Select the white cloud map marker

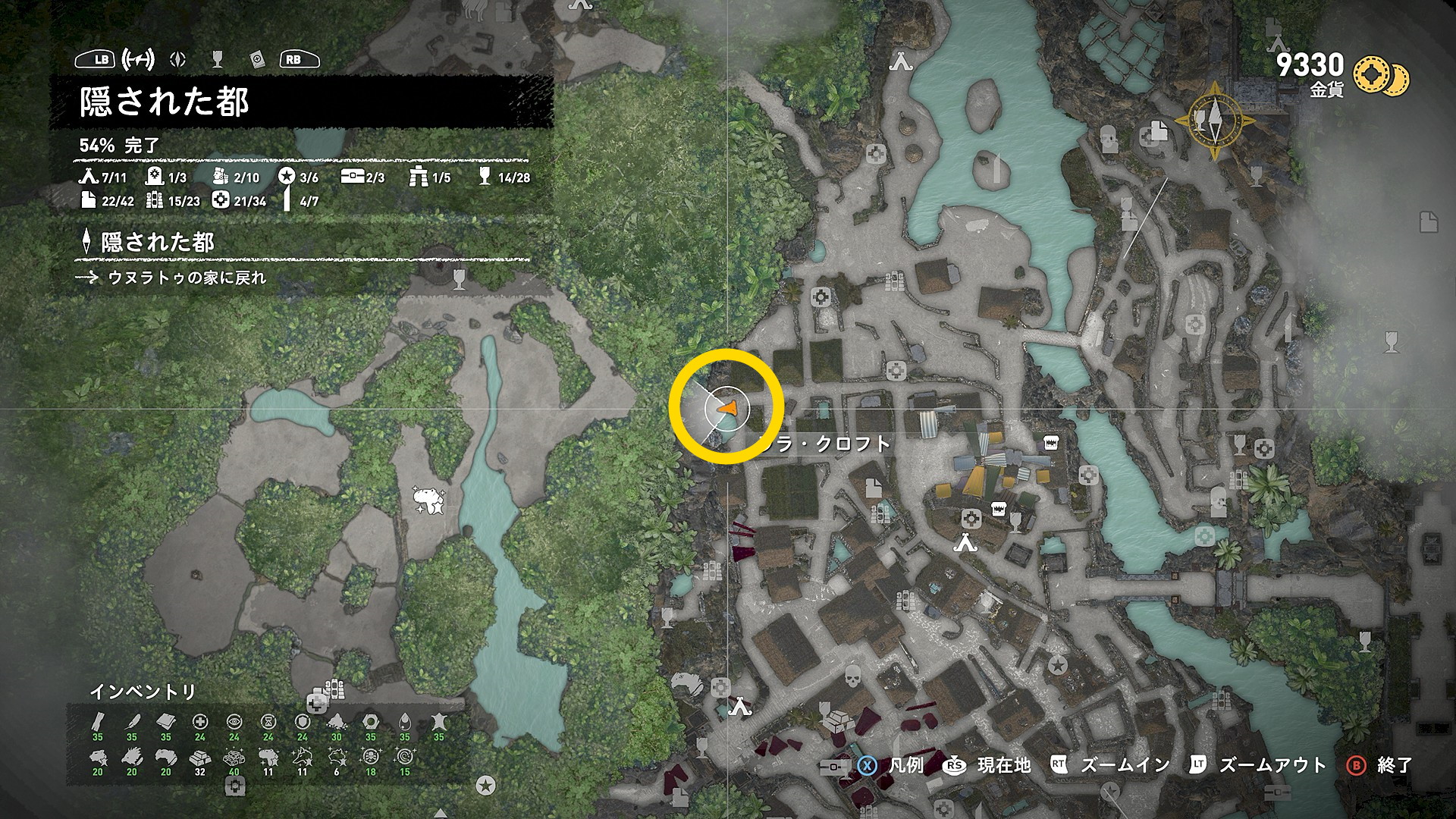pyautogui.click(x=428, y=500)
